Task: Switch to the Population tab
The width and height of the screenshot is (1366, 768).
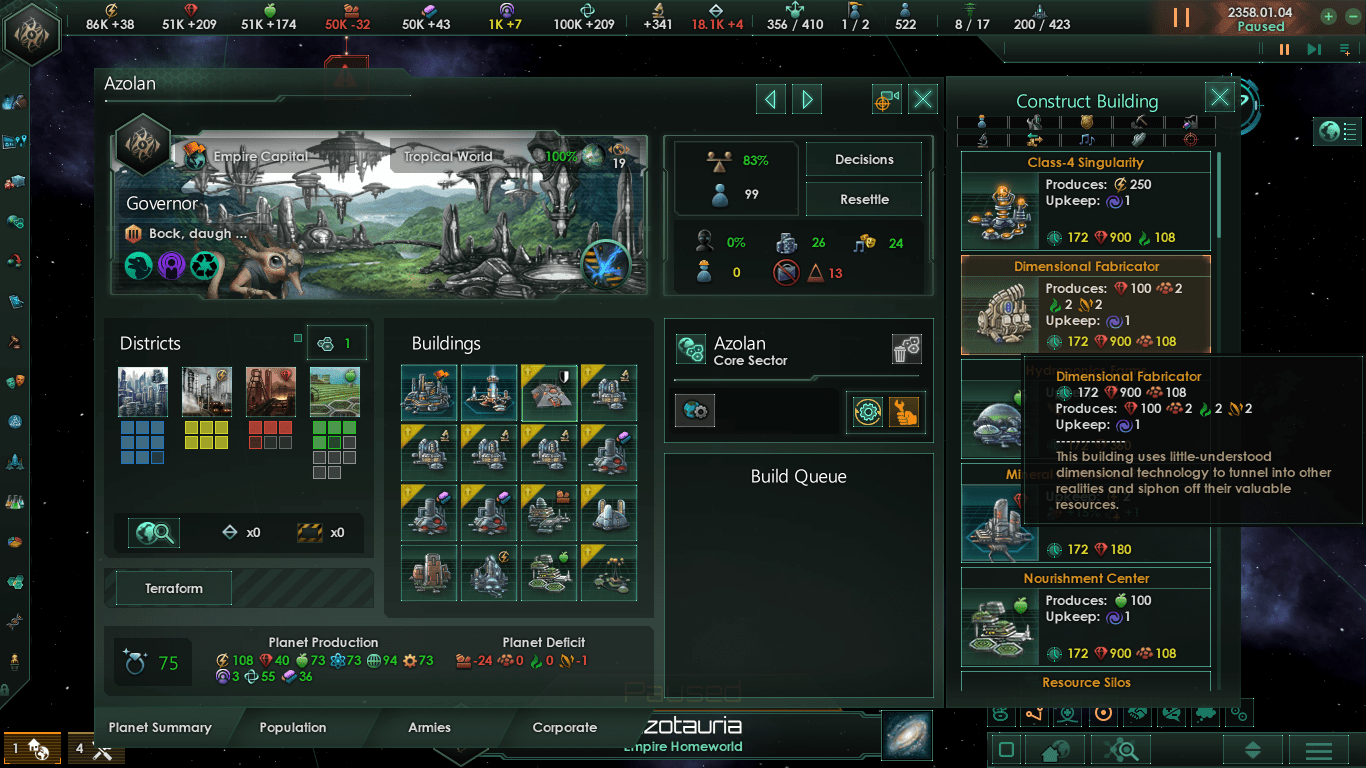Action: (292, 727)
